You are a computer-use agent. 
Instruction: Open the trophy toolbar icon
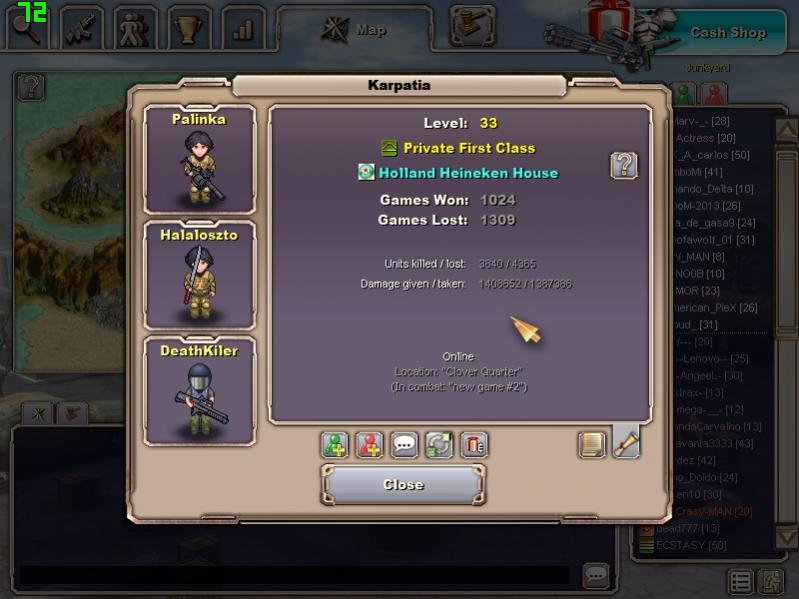click(x=189, y=29)
